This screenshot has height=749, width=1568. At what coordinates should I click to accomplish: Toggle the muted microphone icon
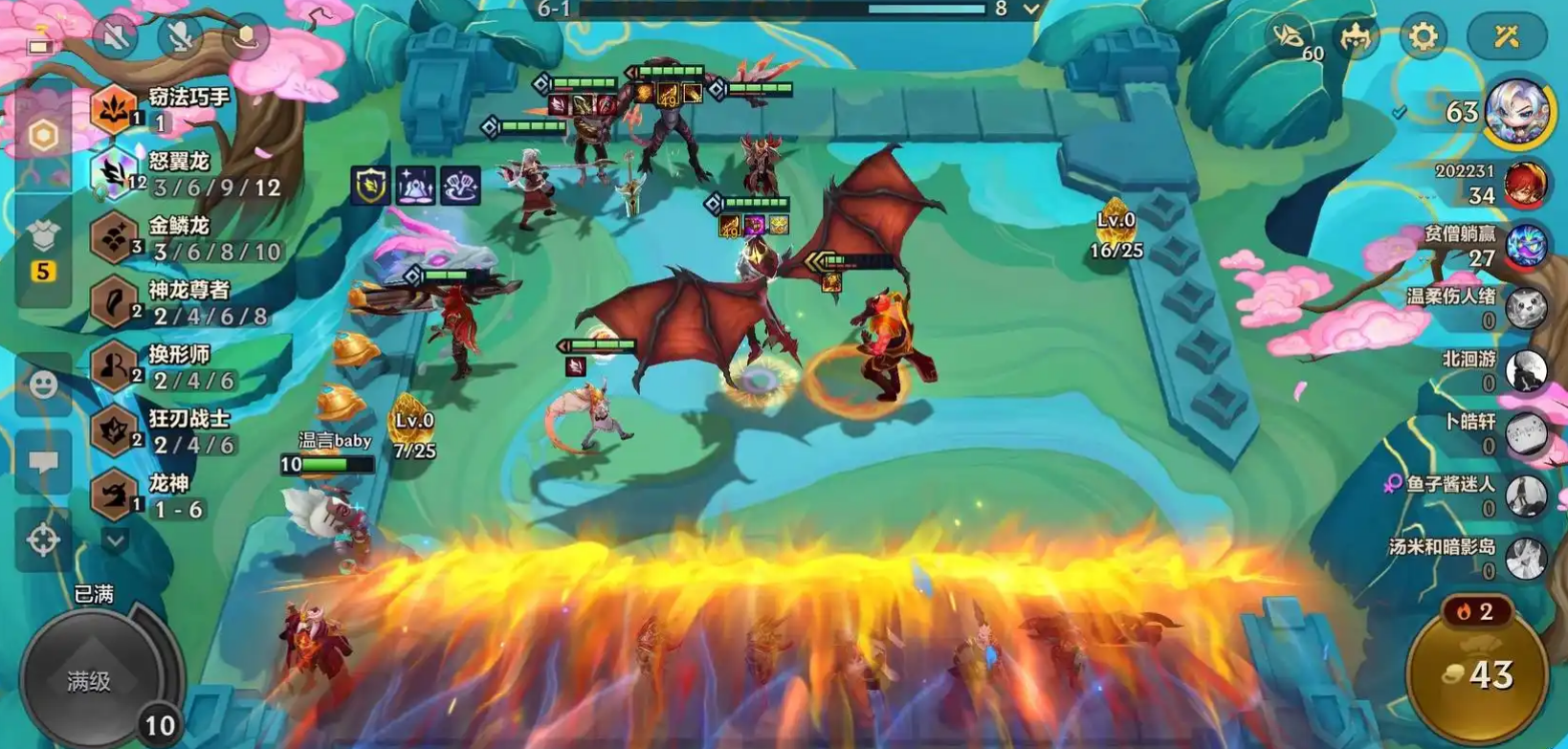coord(180,37)
